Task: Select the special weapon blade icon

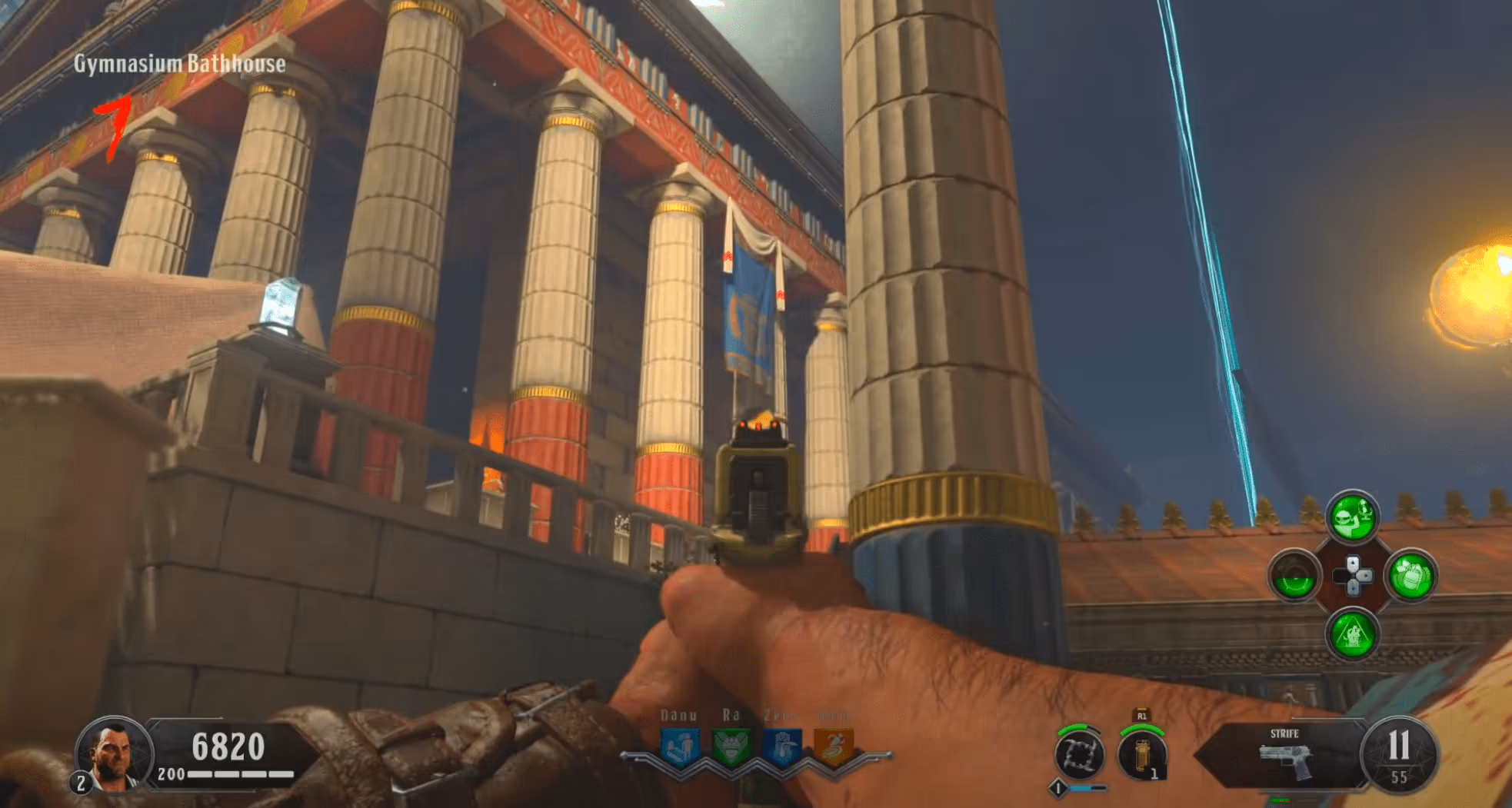Action: [x=1079, y=755]
